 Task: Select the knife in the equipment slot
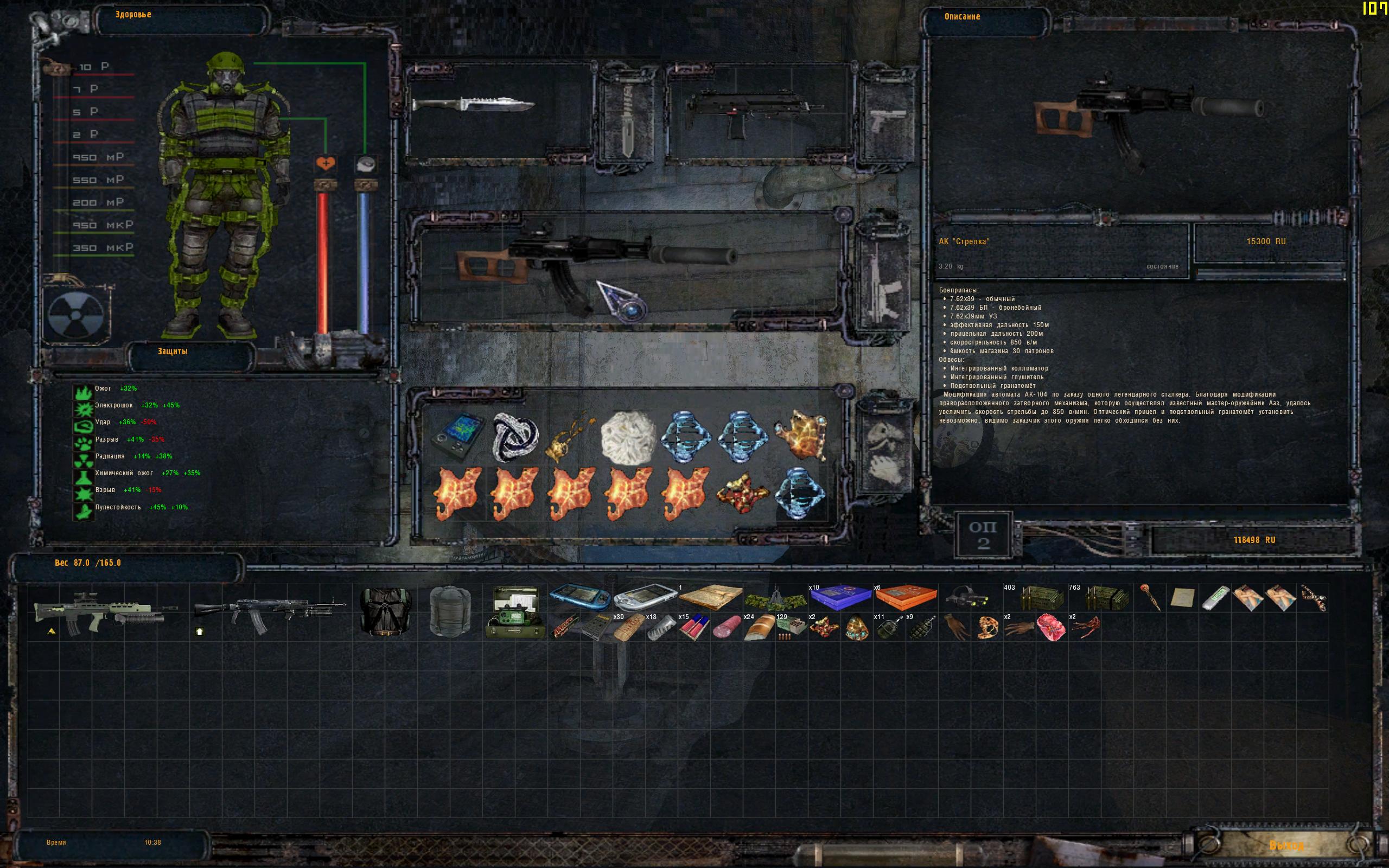[x=473, y=106]
